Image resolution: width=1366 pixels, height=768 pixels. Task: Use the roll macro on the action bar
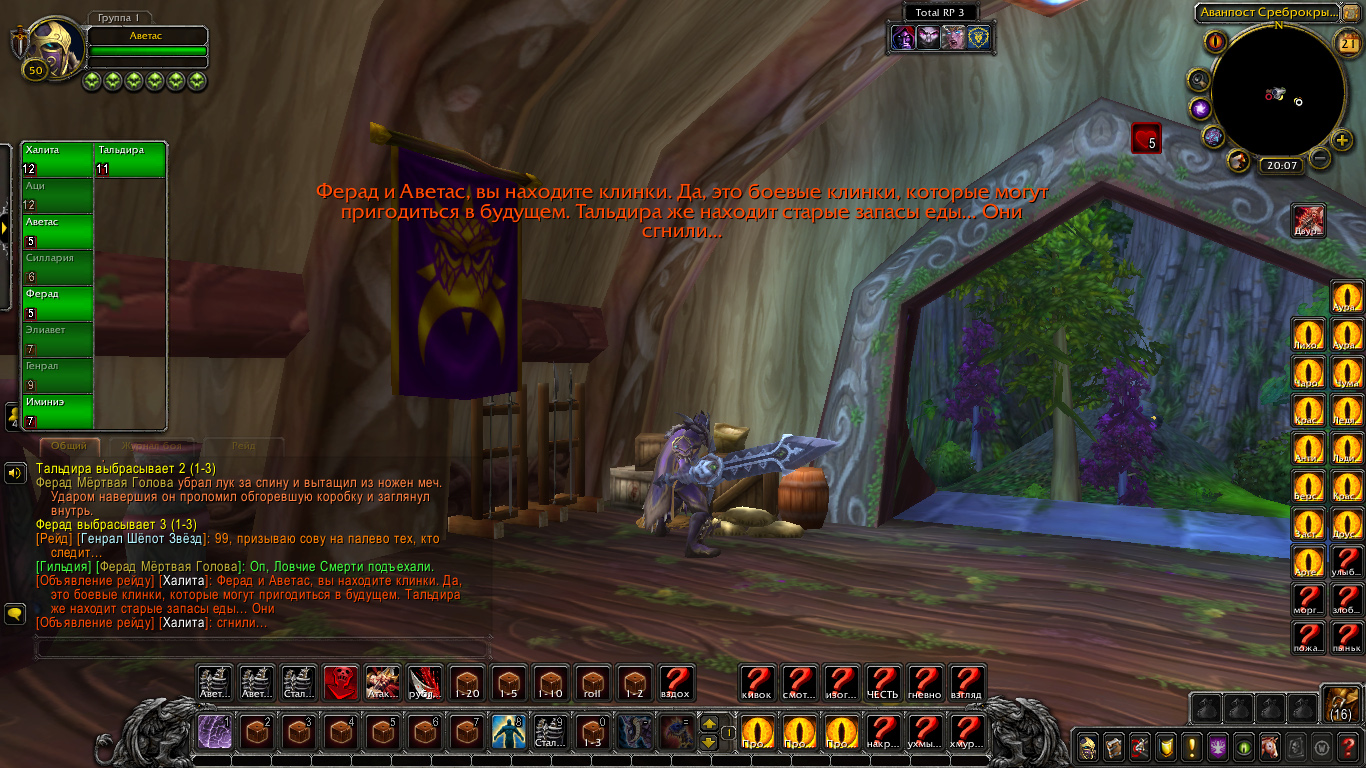click(x=593, y=683)
